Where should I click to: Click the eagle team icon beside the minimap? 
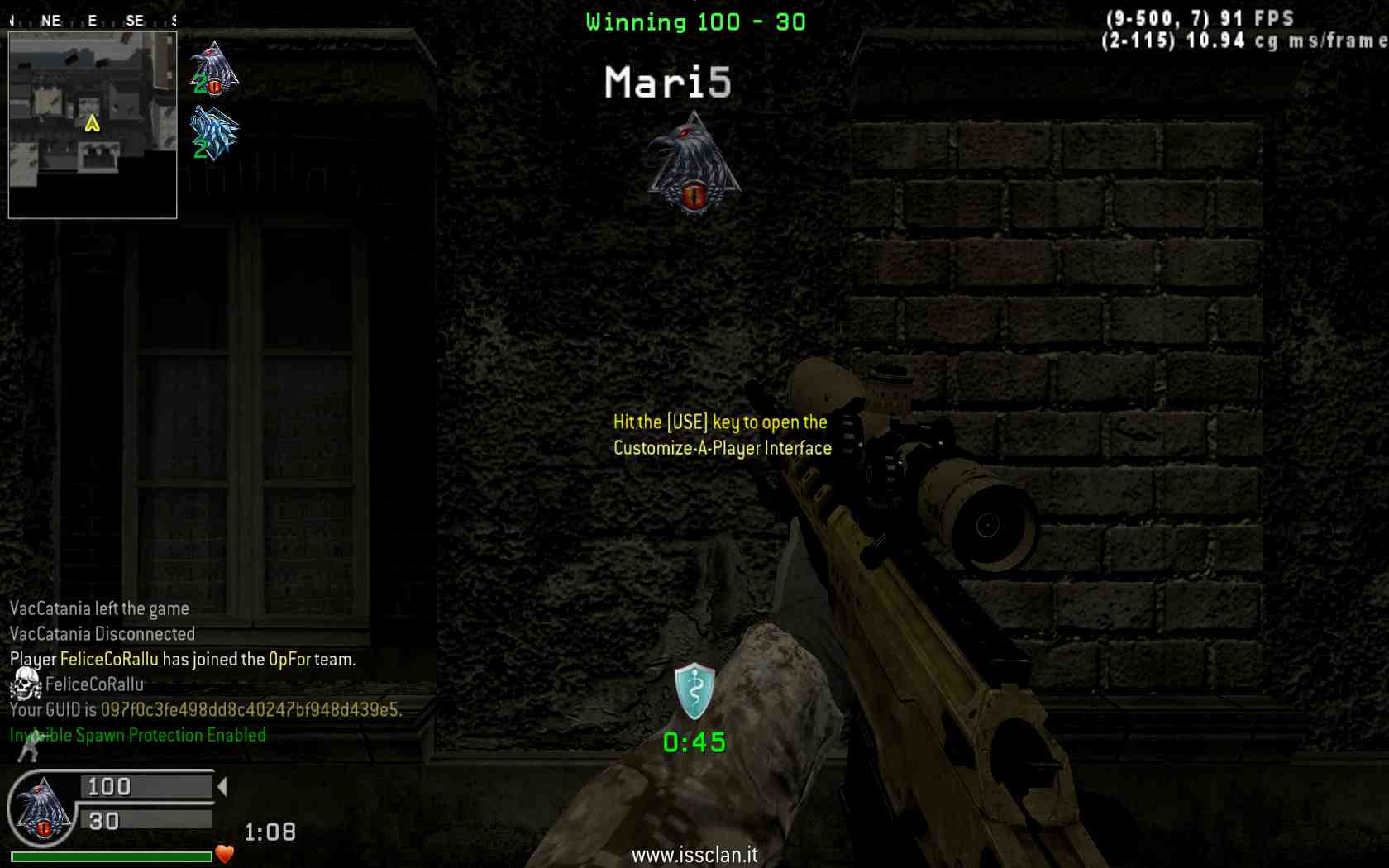[x=214, y=68]
